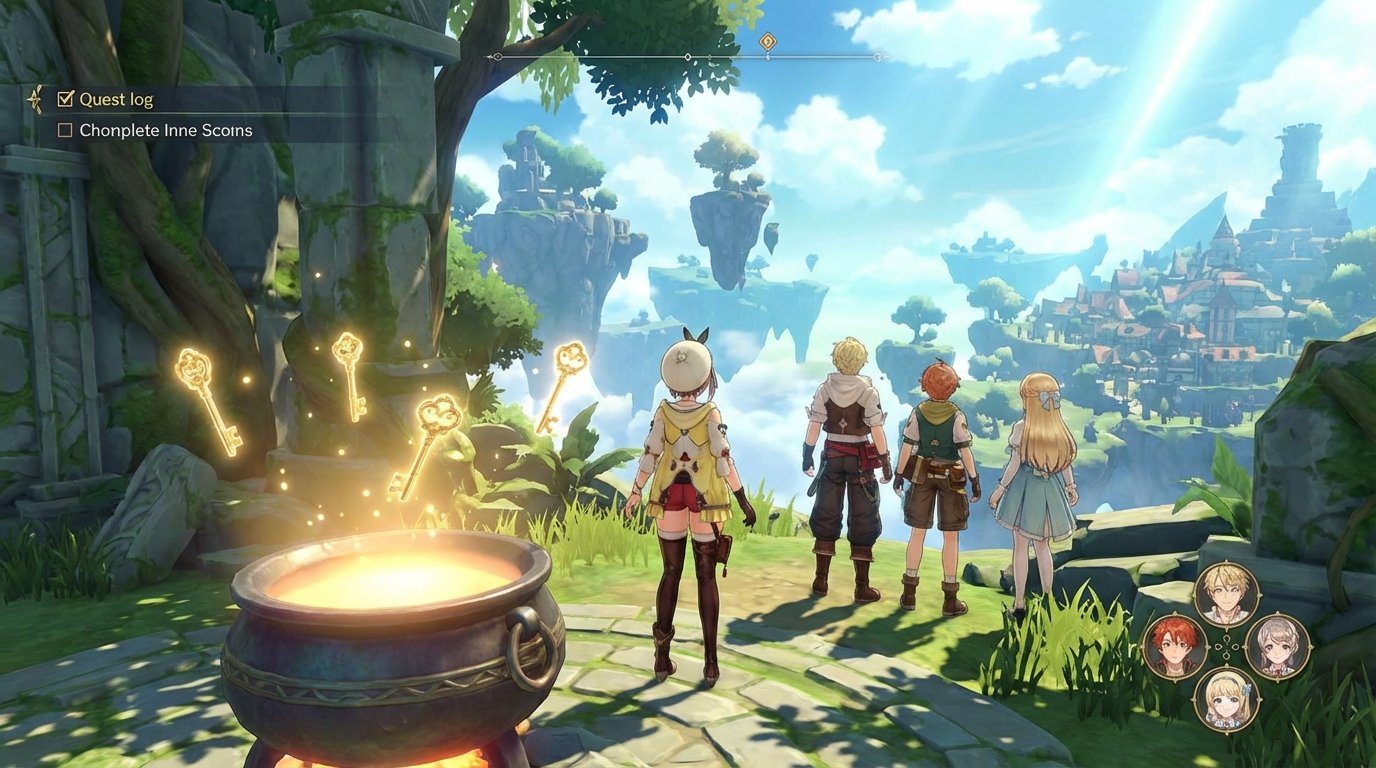Toggle quest tracking for Quest log entry
The height and width of the screenshot is (768, 1376).
click(65, 98)
